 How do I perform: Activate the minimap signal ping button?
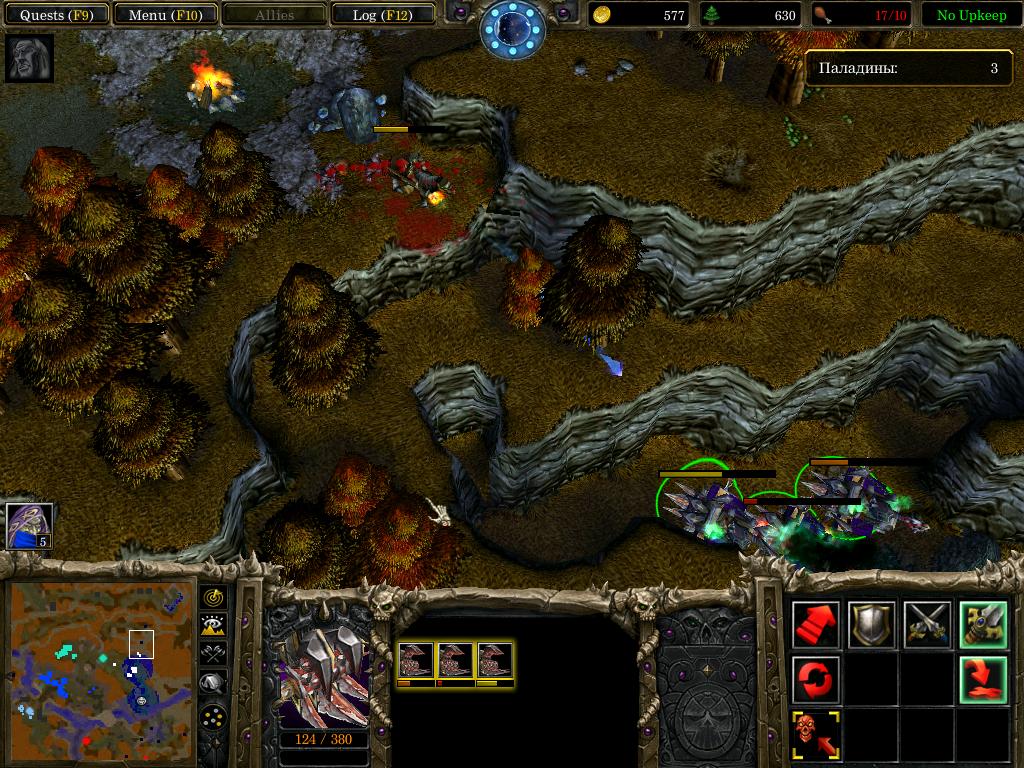(x=213, y=597)
